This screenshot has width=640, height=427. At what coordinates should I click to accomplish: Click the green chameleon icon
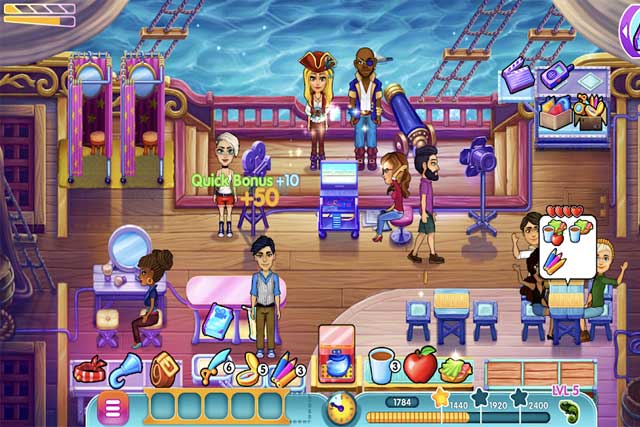(569, 410)
